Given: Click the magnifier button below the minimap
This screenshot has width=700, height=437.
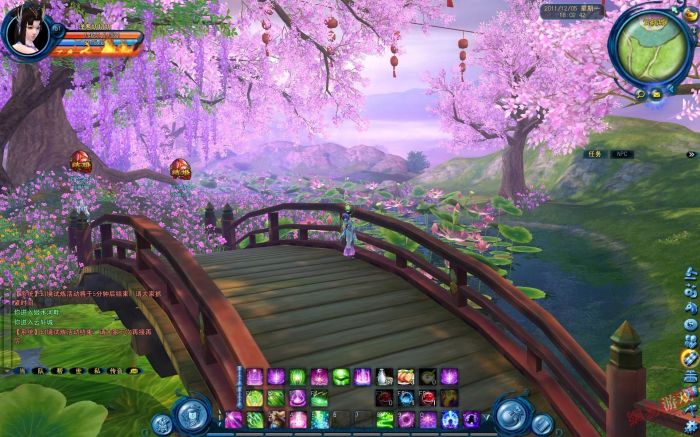Looking at the screenshot, I should [x=639, y=94].
